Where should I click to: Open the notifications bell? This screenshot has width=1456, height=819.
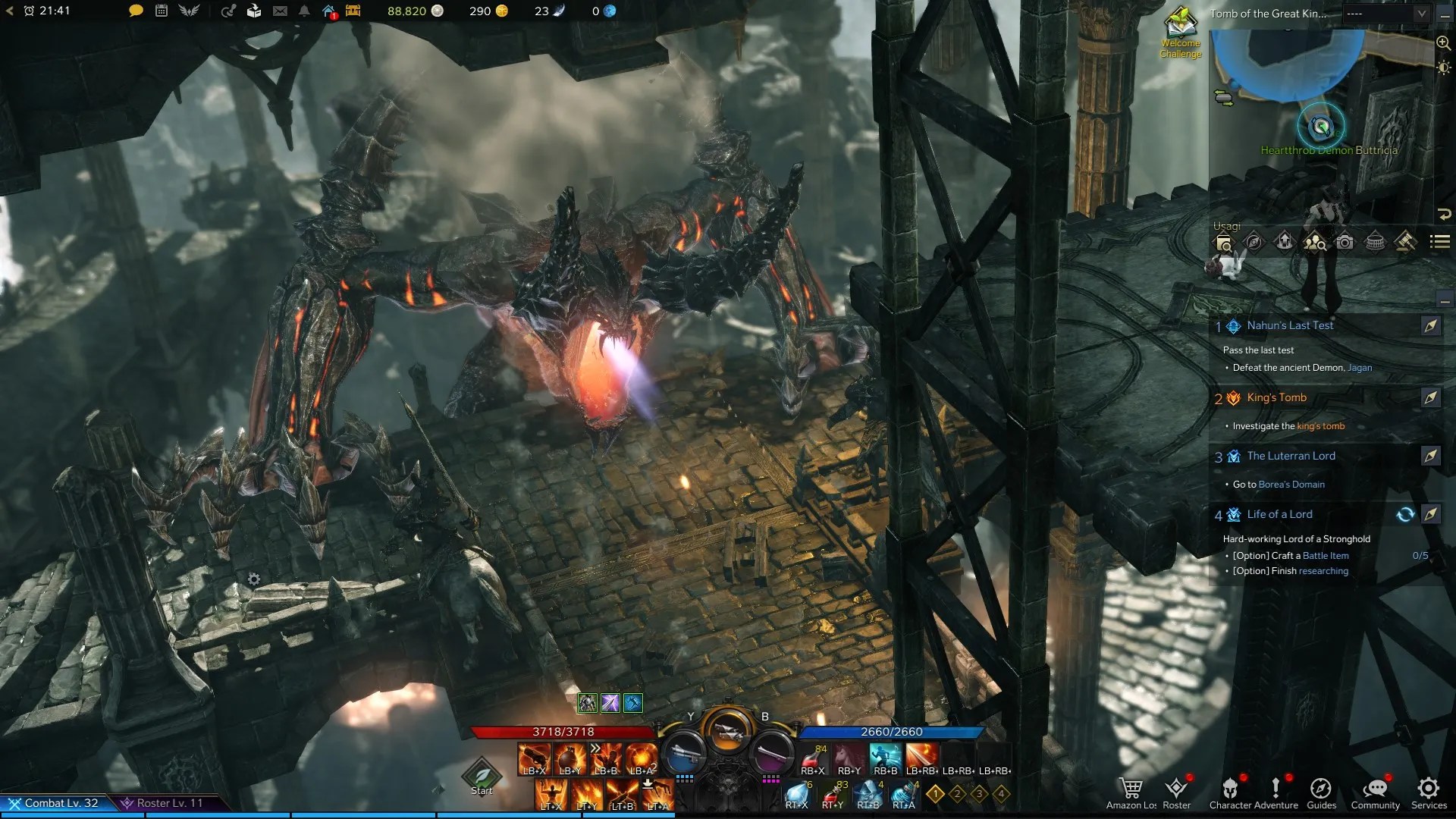303,11
